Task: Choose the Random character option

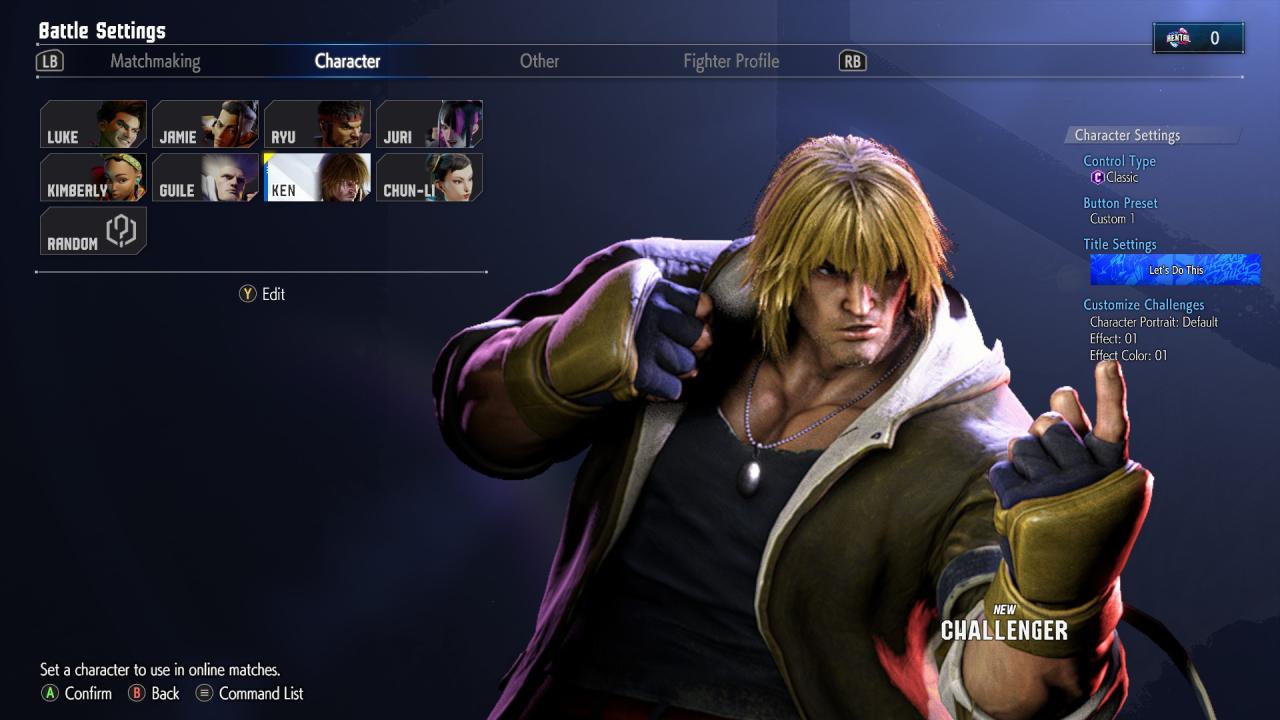Action: point(94,231)
